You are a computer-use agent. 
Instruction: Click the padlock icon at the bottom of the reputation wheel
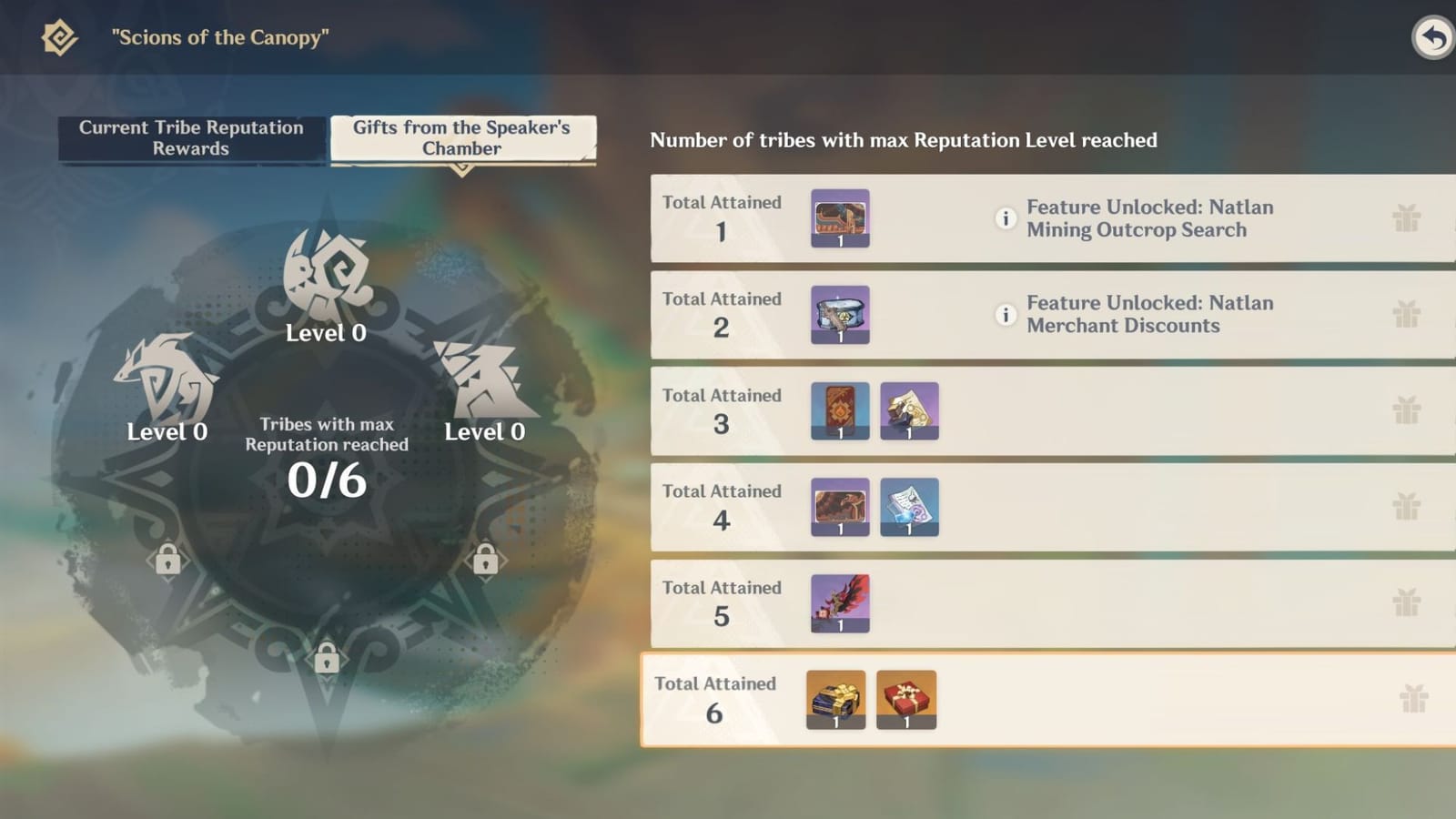[327, 659]
